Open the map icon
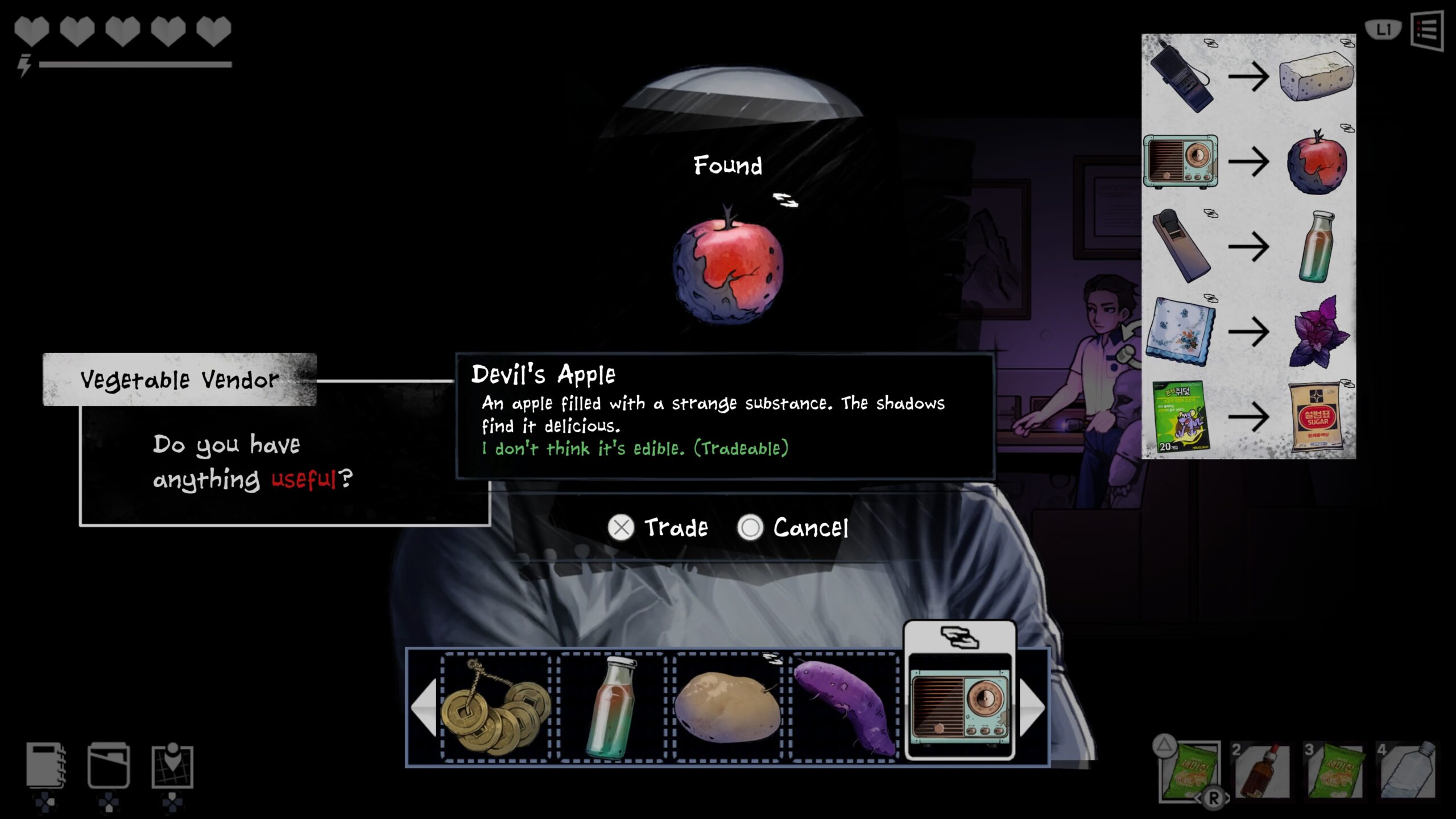 (x=172, y=766)
